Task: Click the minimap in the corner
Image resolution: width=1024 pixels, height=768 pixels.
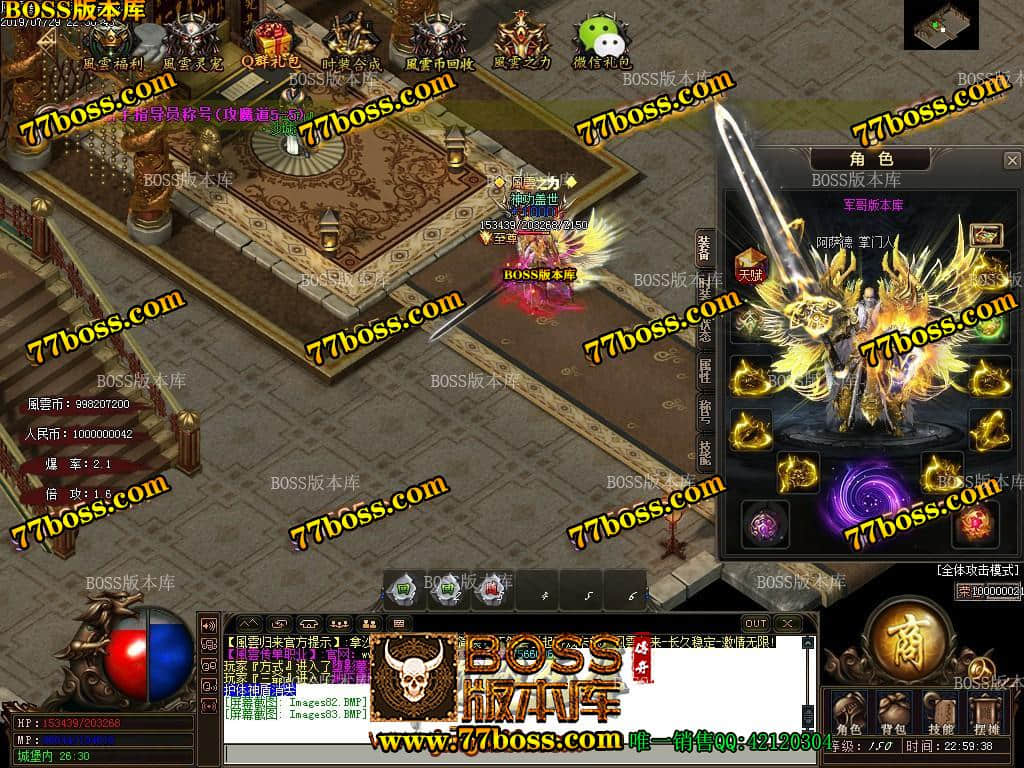Action: tap(941, 25)
